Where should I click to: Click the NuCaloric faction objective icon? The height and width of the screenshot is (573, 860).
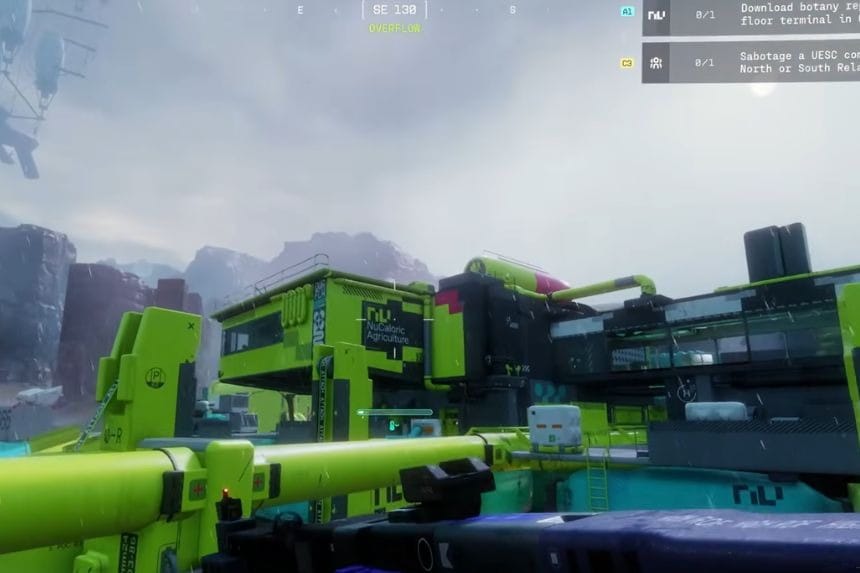[656, 15]
